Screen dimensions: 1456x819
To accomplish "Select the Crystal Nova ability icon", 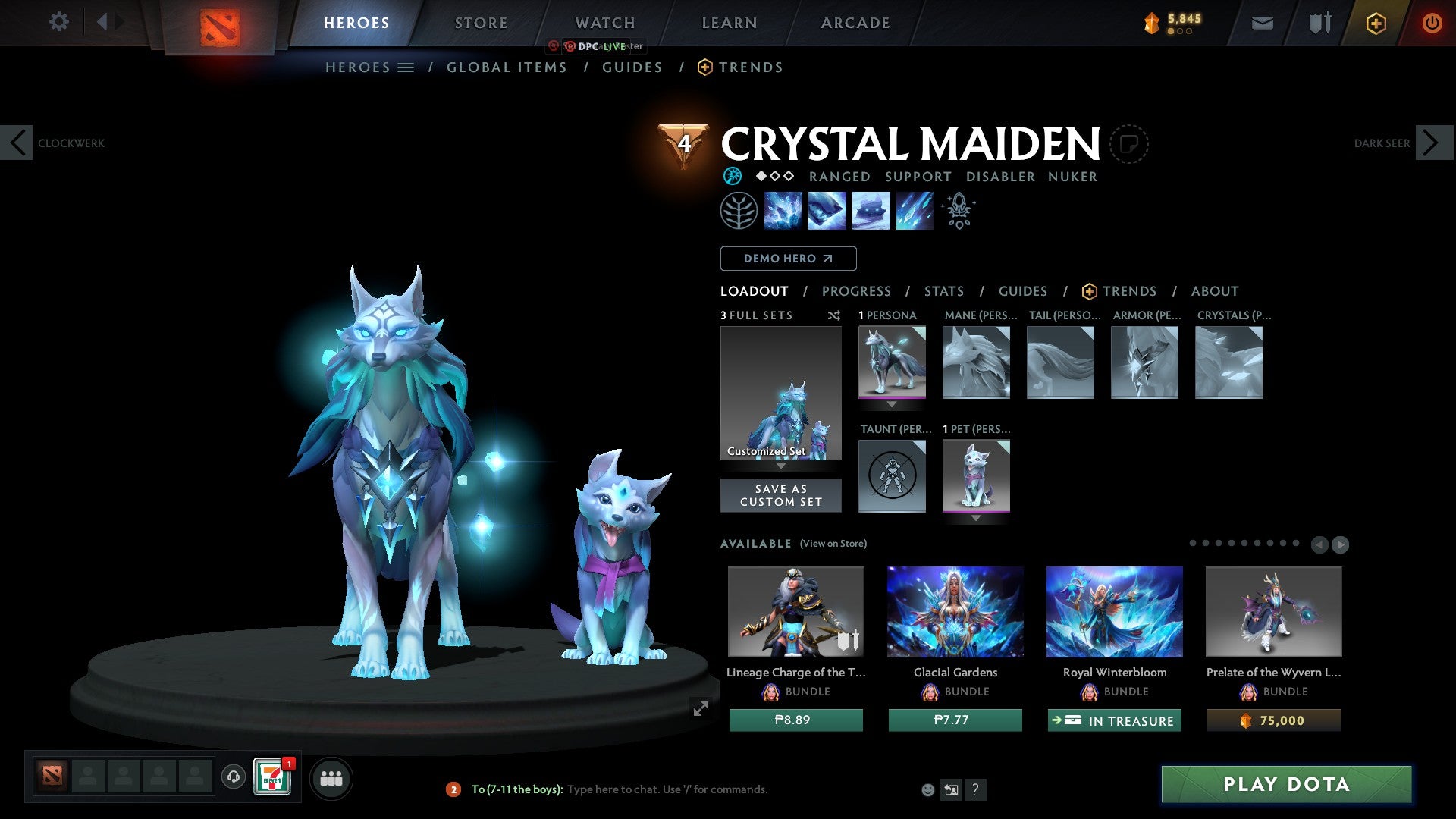I will [783, 211].
